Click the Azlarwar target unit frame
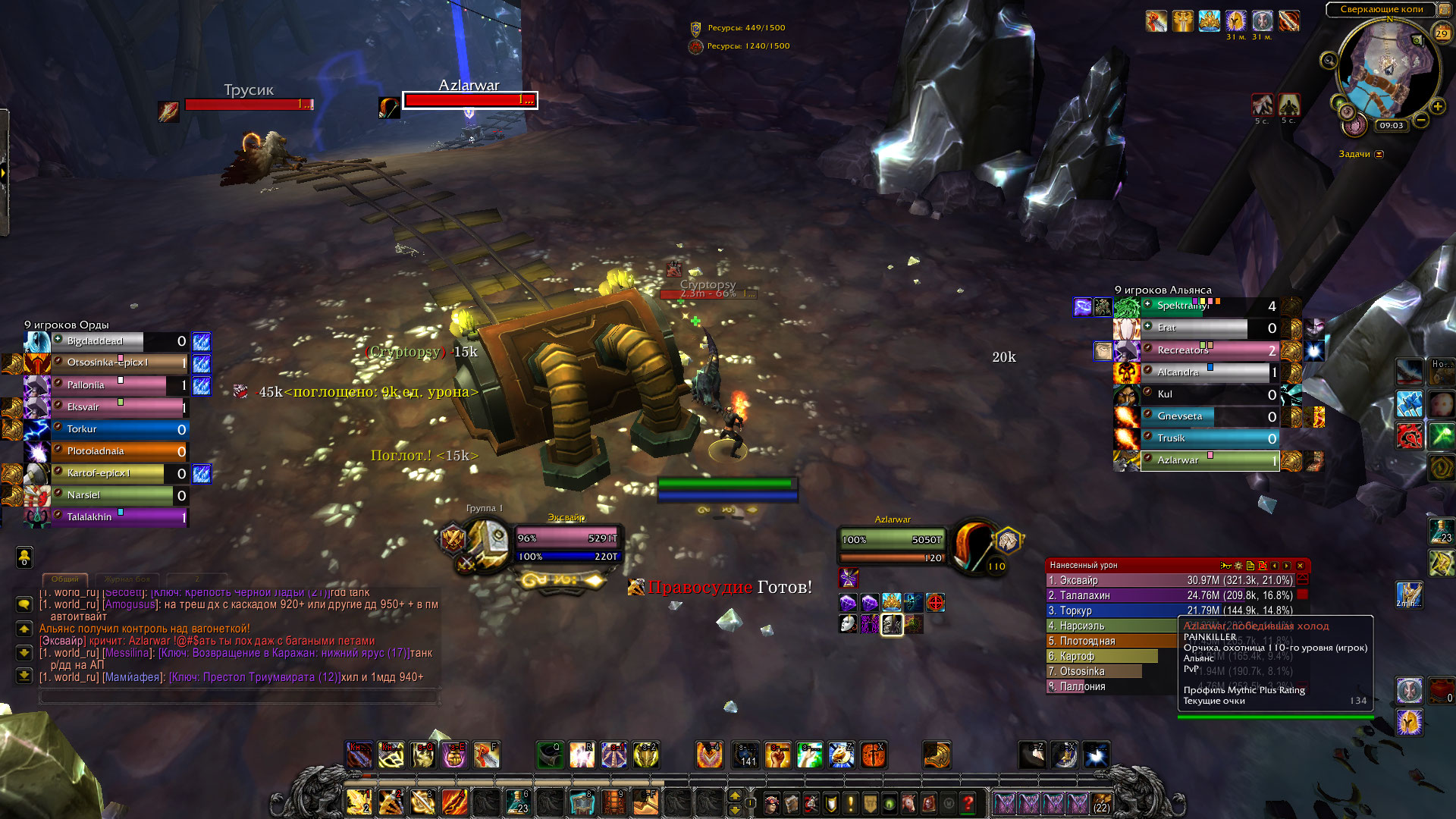The width and height of the screenshot is (1456, 819). 893,540
